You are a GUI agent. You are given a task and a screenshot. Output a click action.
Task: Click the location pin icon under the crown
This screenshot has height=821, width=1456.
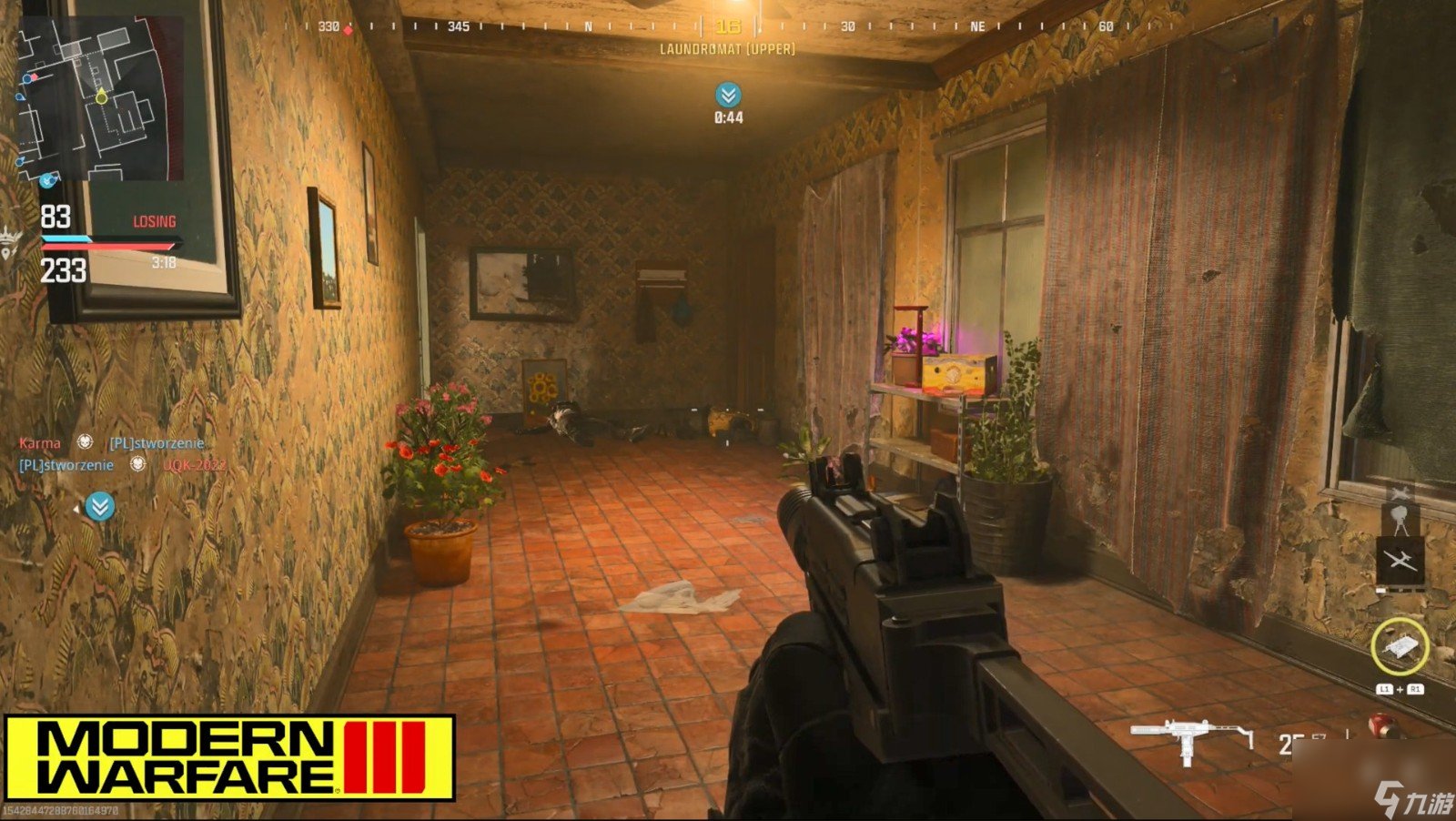[8, 252]
